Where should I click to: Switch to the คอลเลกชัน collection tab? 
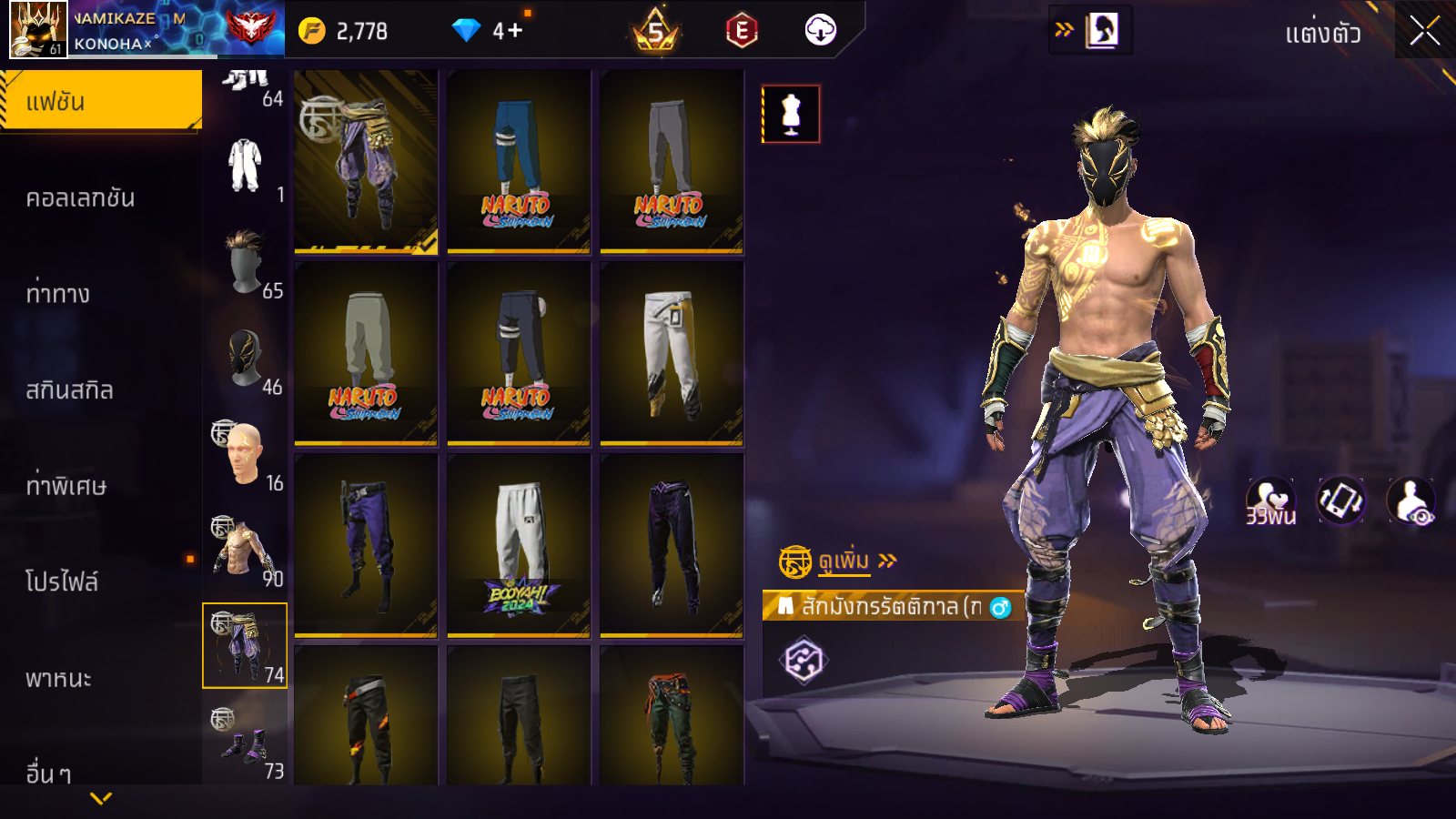[x=81, y=197]
